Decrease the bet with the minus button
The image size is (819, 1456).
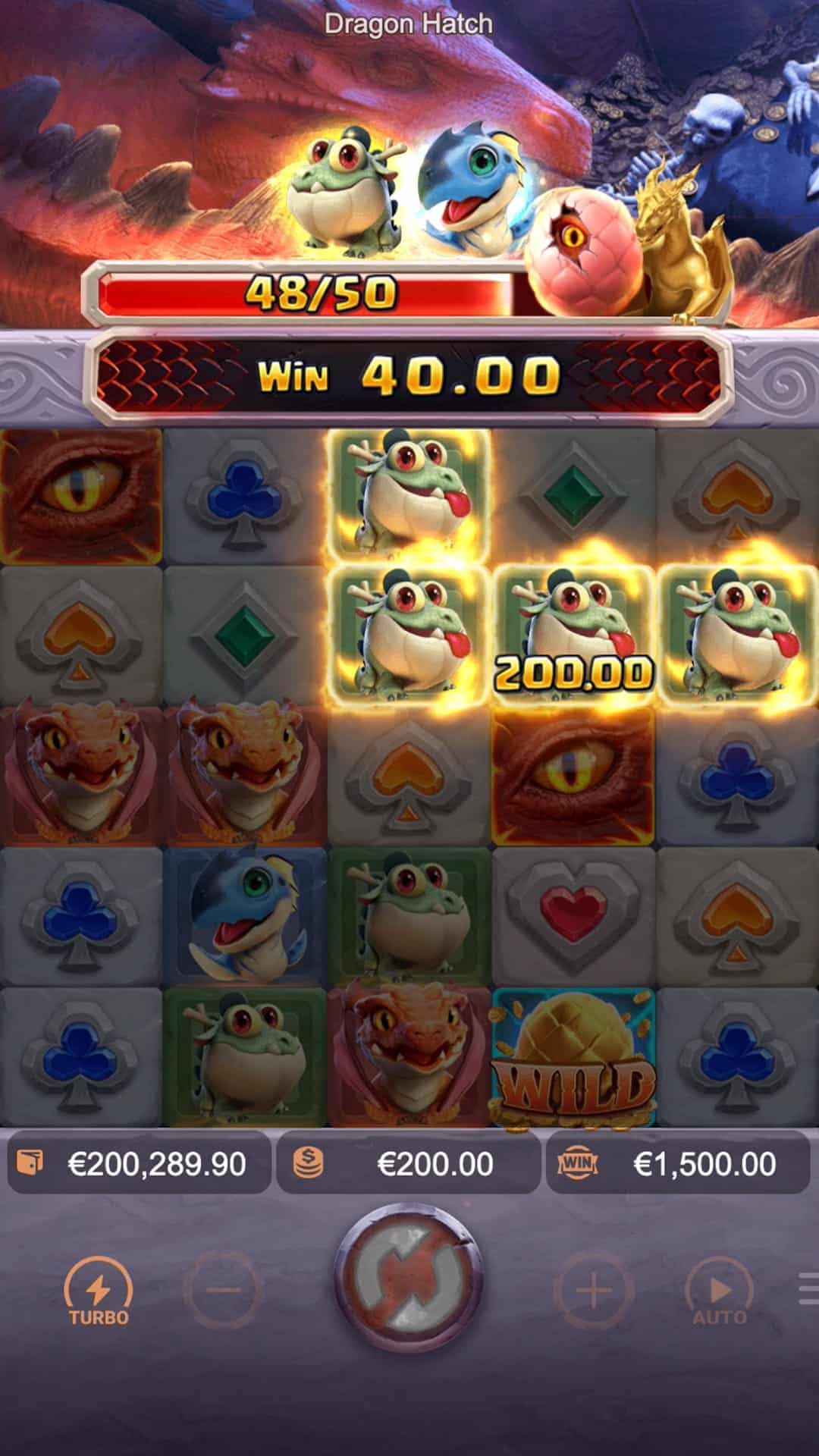[x=223, y=1290]
